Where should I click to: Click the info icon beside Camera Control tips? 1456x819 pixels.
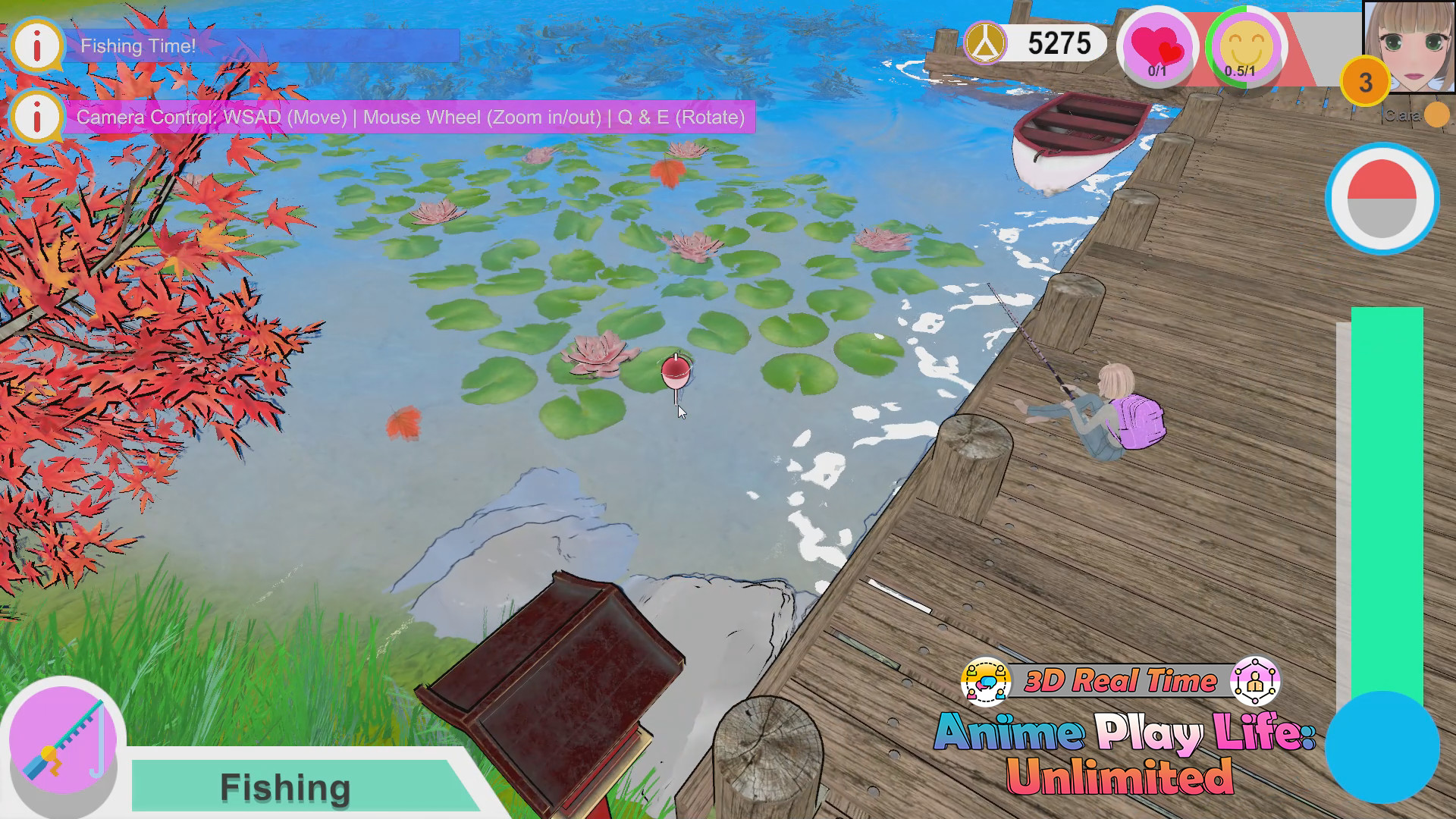tap(36, 118)
